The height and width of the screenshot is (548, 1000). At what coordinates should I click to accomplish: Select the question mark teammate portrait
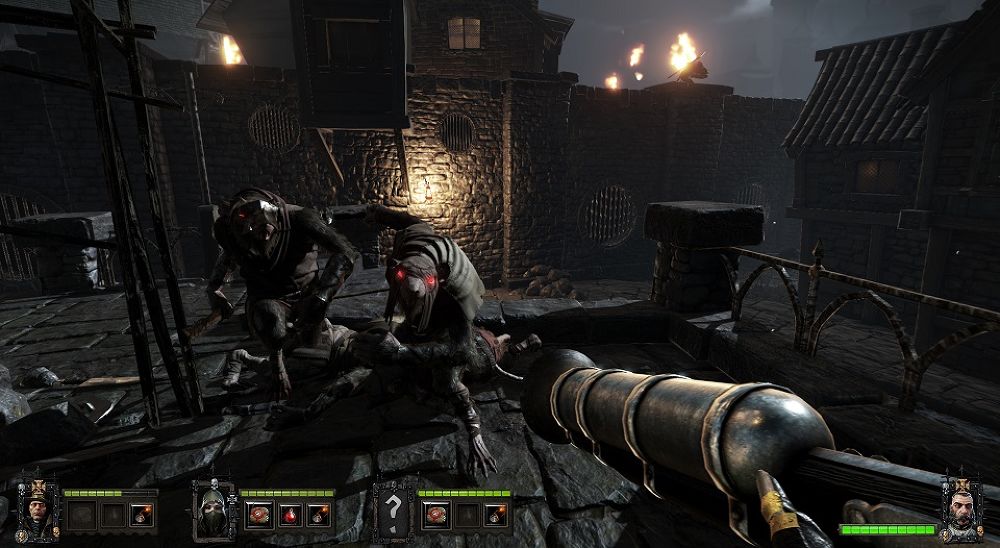(x=391, y=510)
